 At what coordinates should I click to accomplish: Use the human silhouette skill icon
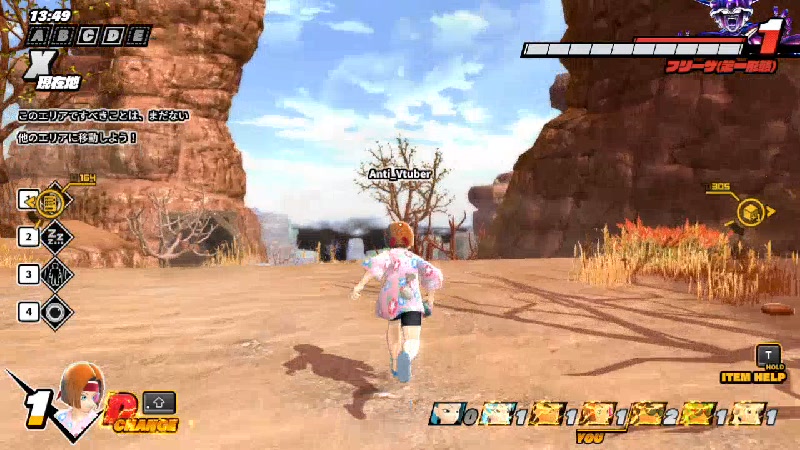point(54,273)
